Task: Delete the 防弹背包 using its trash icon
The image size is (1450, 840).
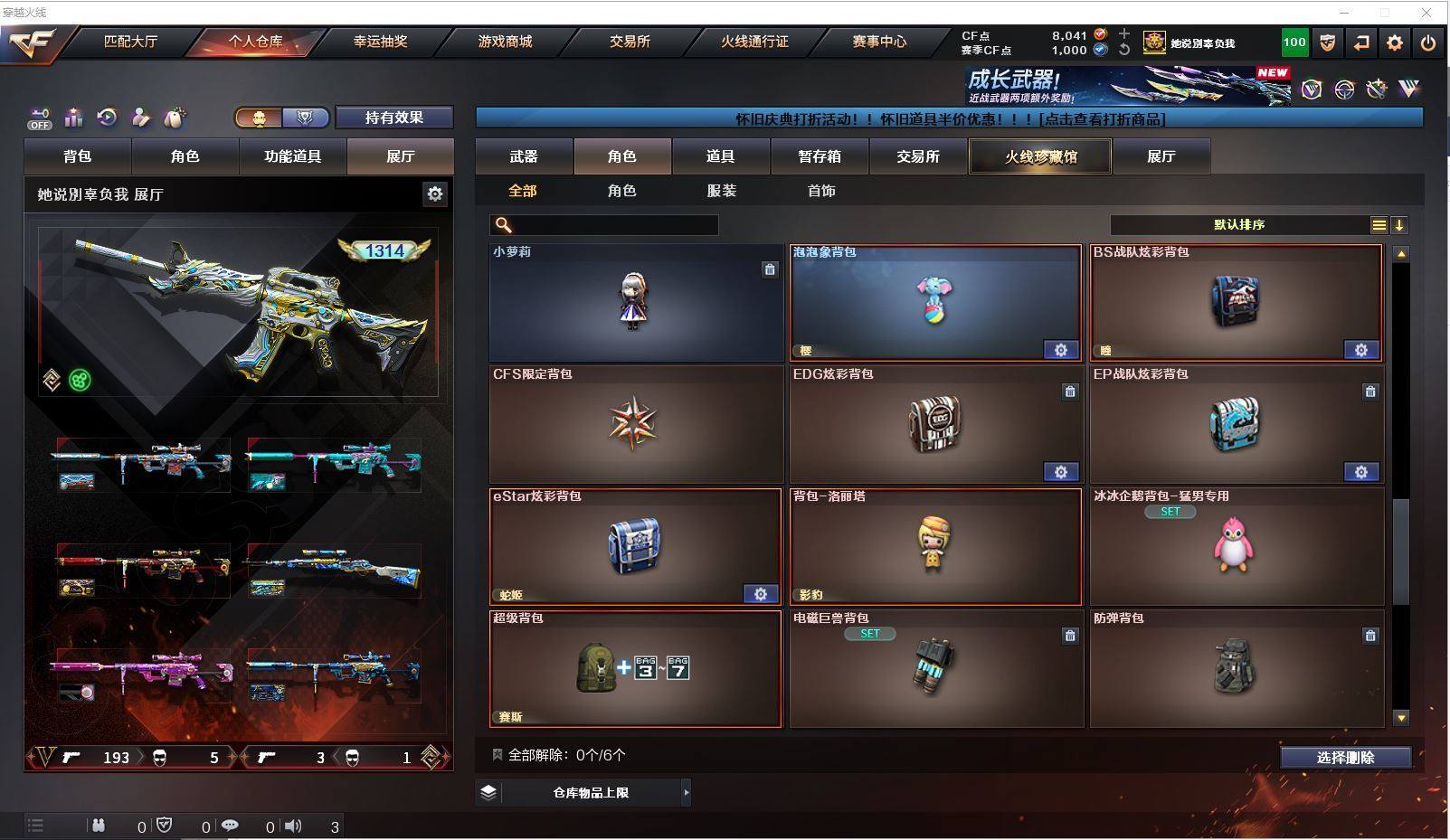Action: pos(1370,636)
